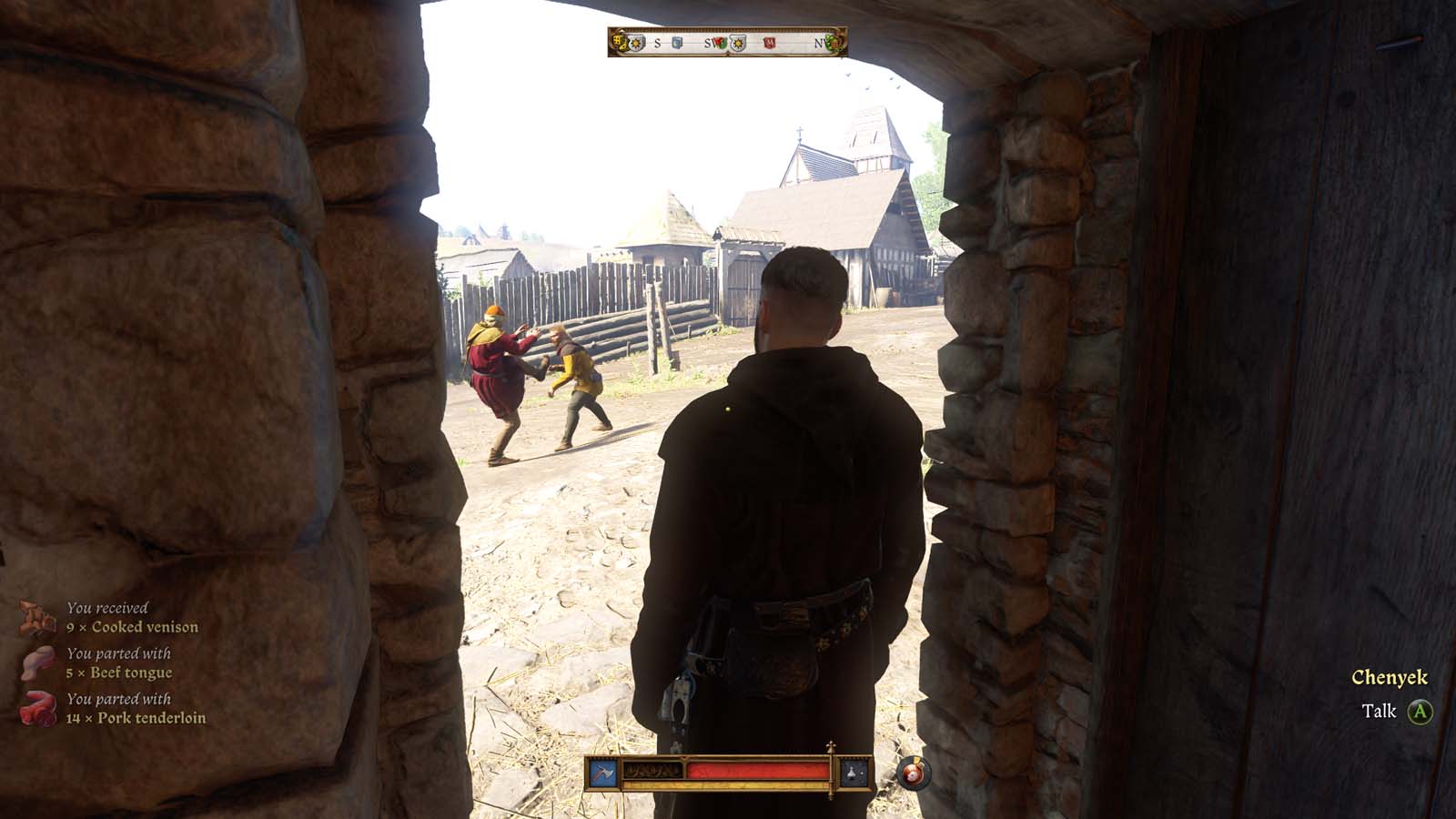Click the yellow dice faction icon on compass

click(x=618, y=43)
